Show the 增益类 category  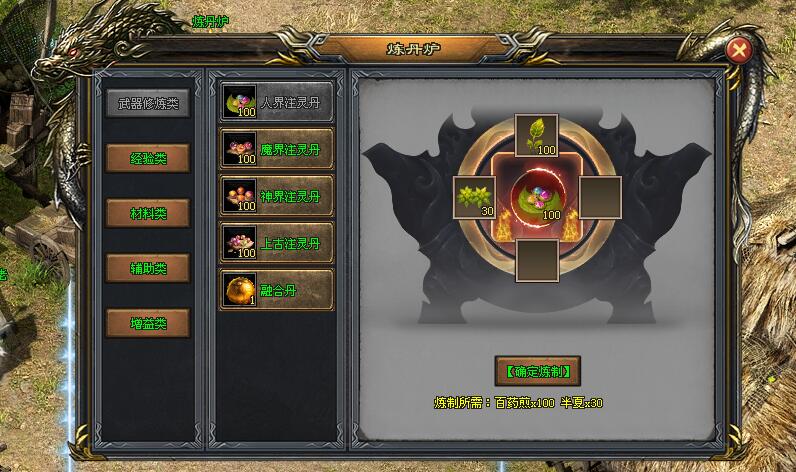point(148,323)
